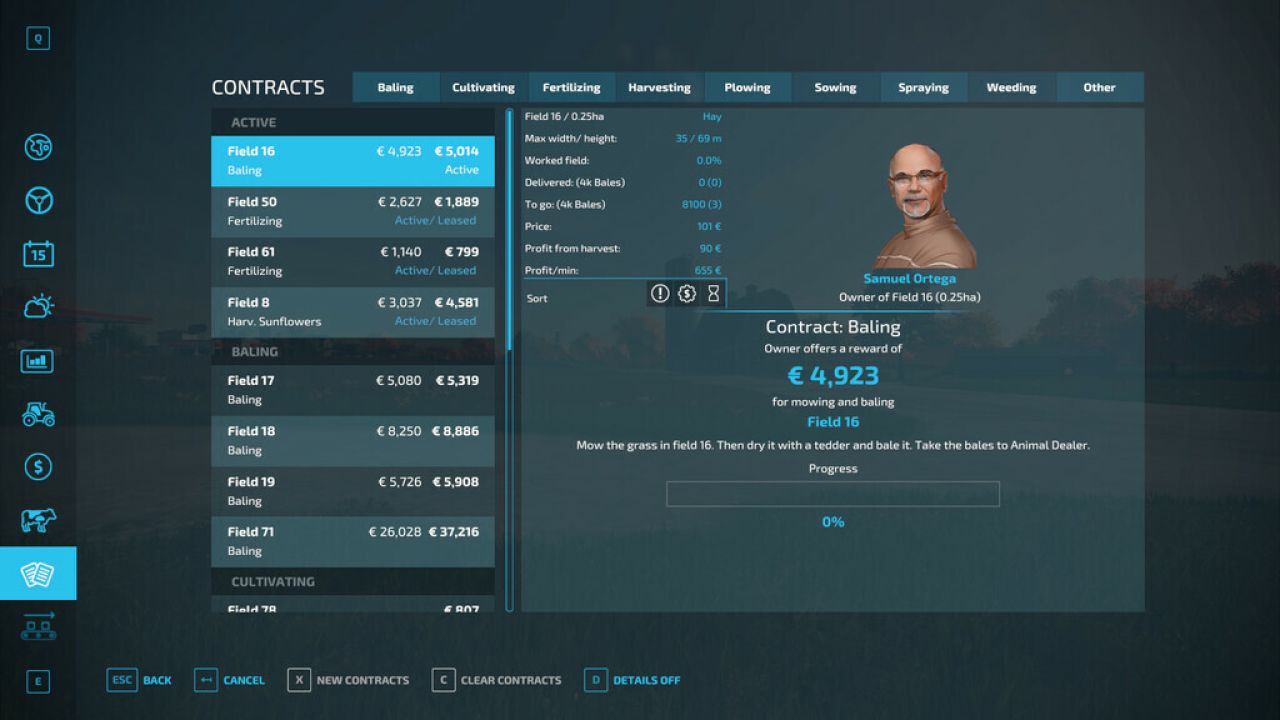
Task: Open the Plowing contracts tab
Action: tap(747, 87)
